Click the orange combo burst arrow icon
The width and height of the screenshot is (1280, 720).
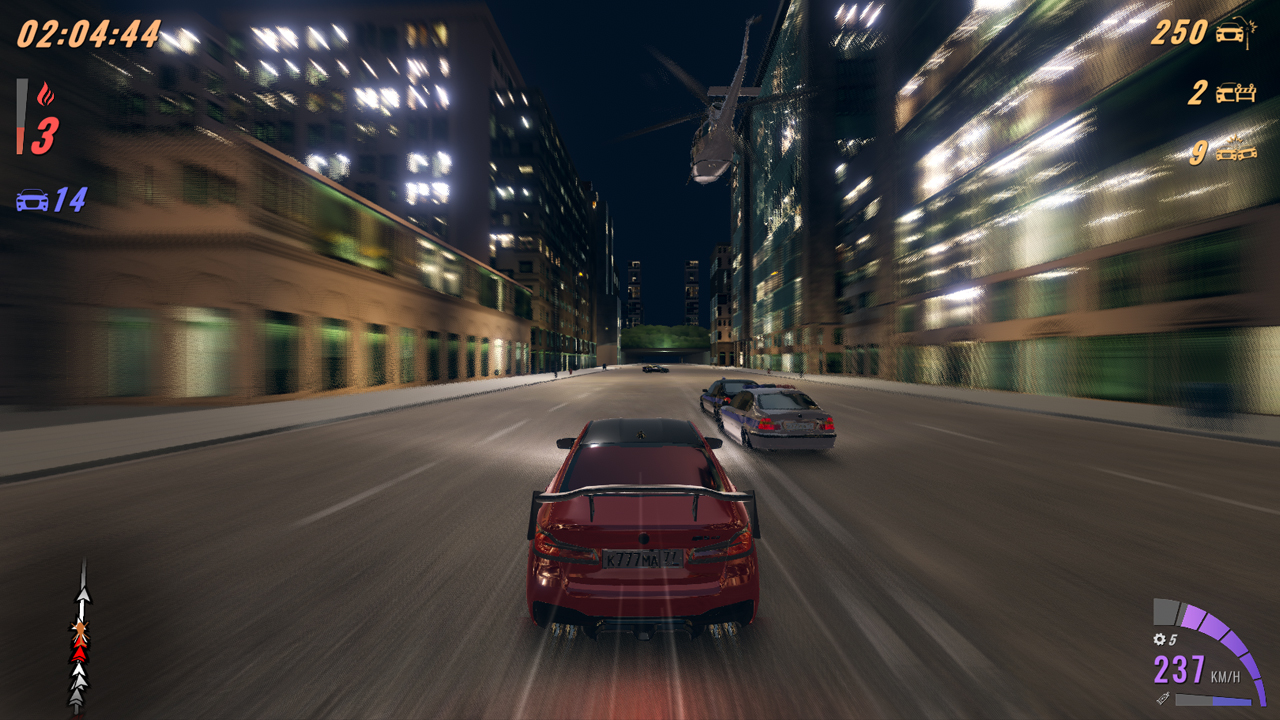tap(81, 631)
